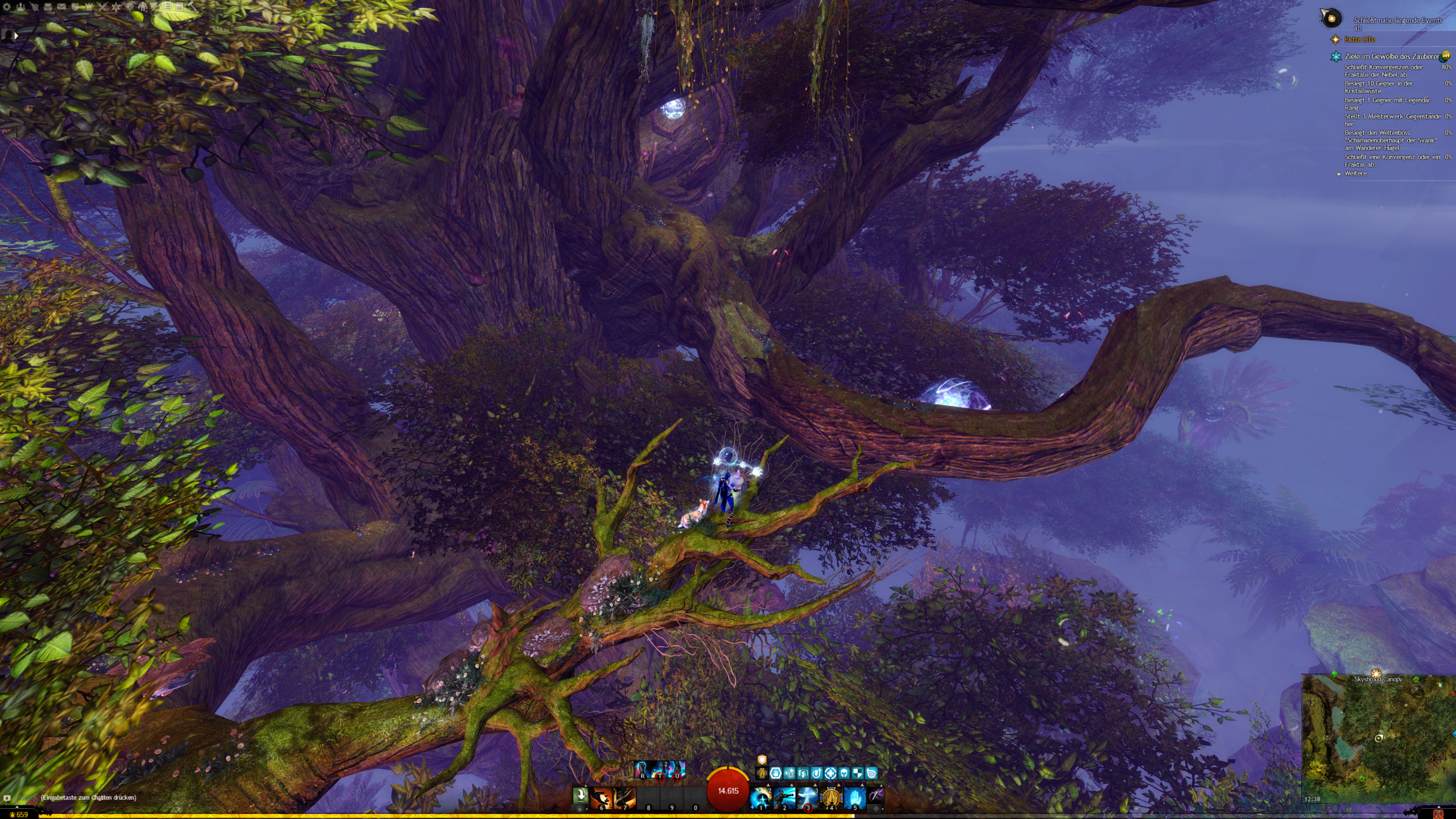Open the crossed swords PvP panel

tap(102, 7)
